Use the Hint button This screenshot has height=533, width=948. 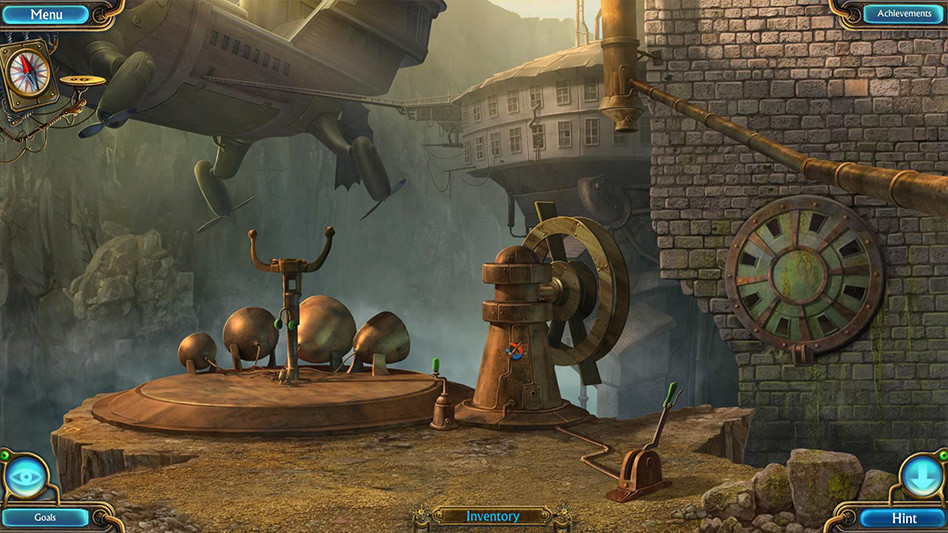[903, 518]
